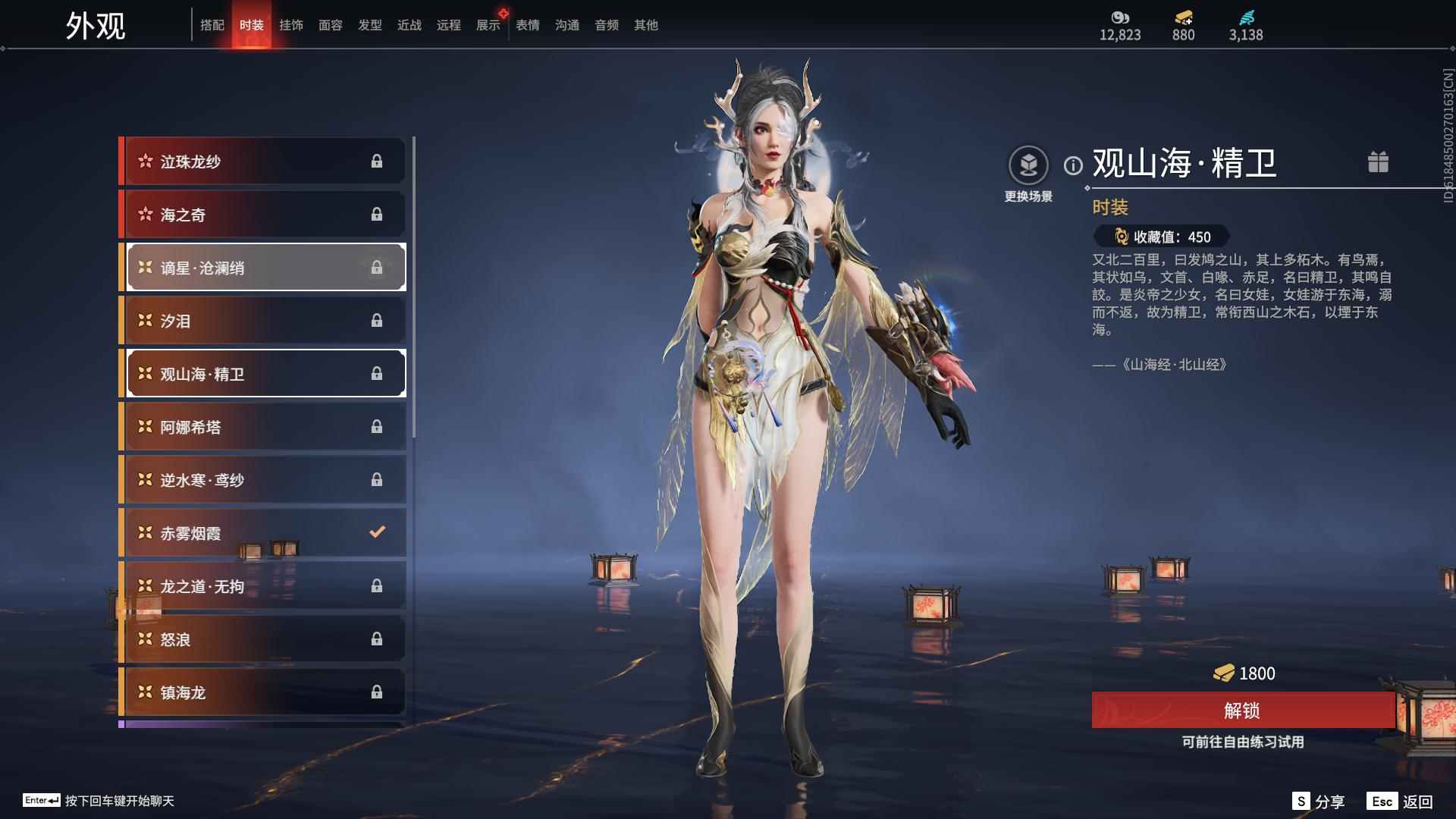Switch to the 挂饰 tab
Screen dimensions: 1456x819
pos(292,24)
